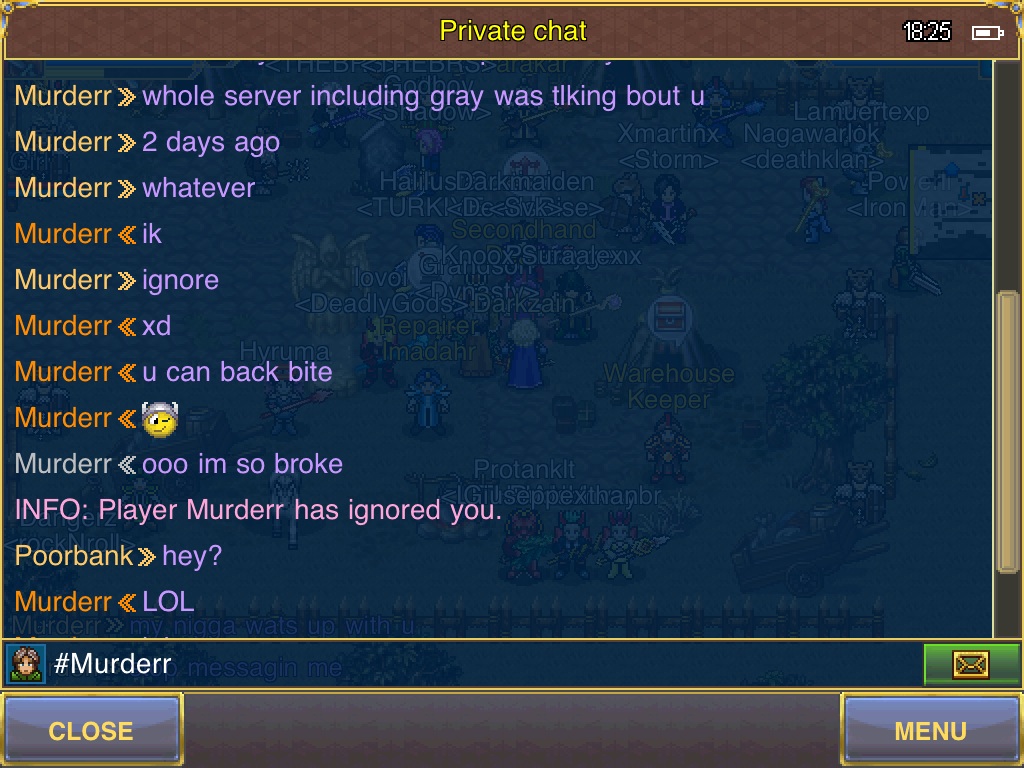
Task: Tap the '2 days ago' chat line
Action: click(210, 142)
